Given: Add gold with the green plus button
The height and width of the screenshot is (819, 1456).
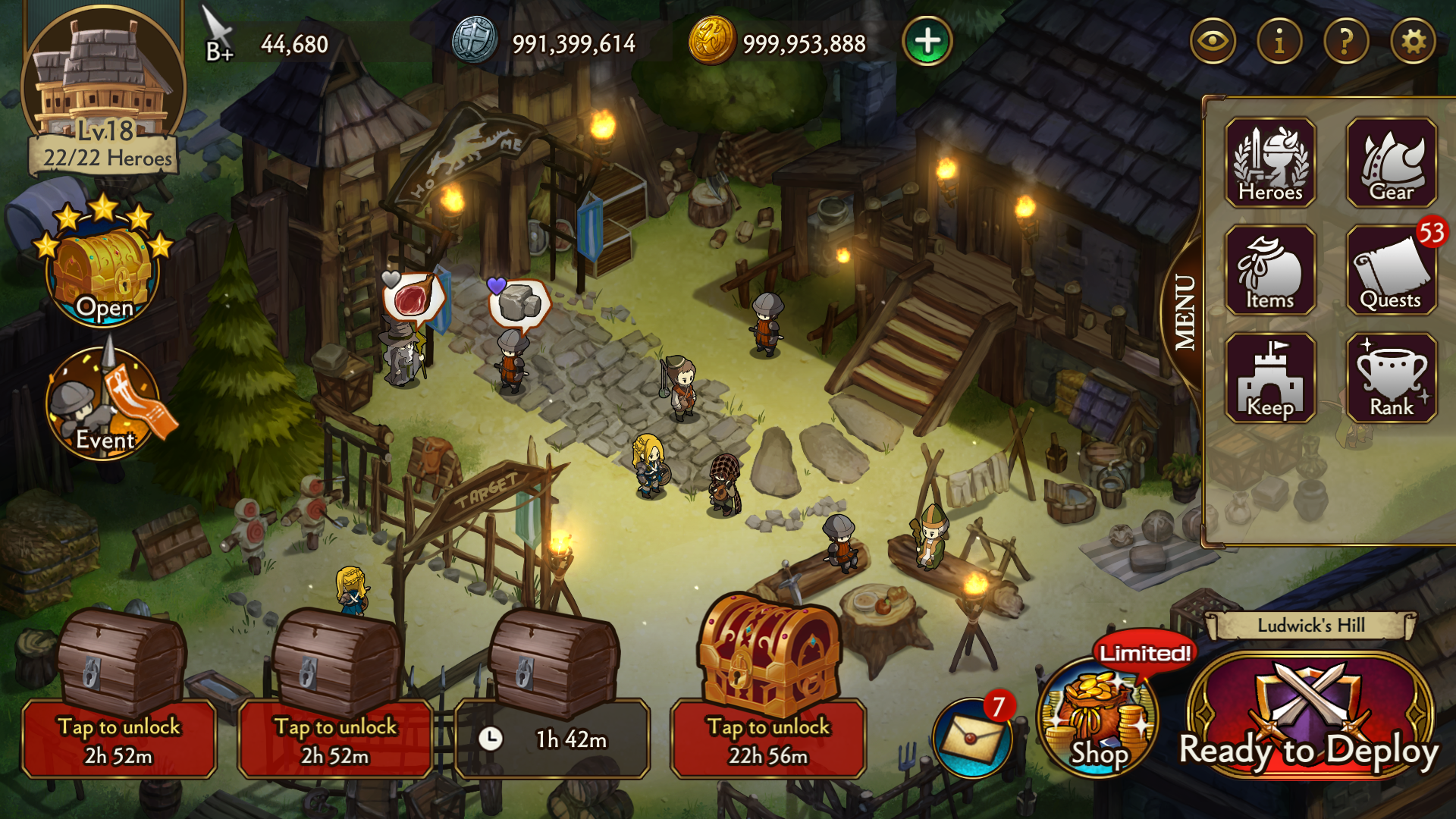Looking at the screenshot, I should pos(927,42).
